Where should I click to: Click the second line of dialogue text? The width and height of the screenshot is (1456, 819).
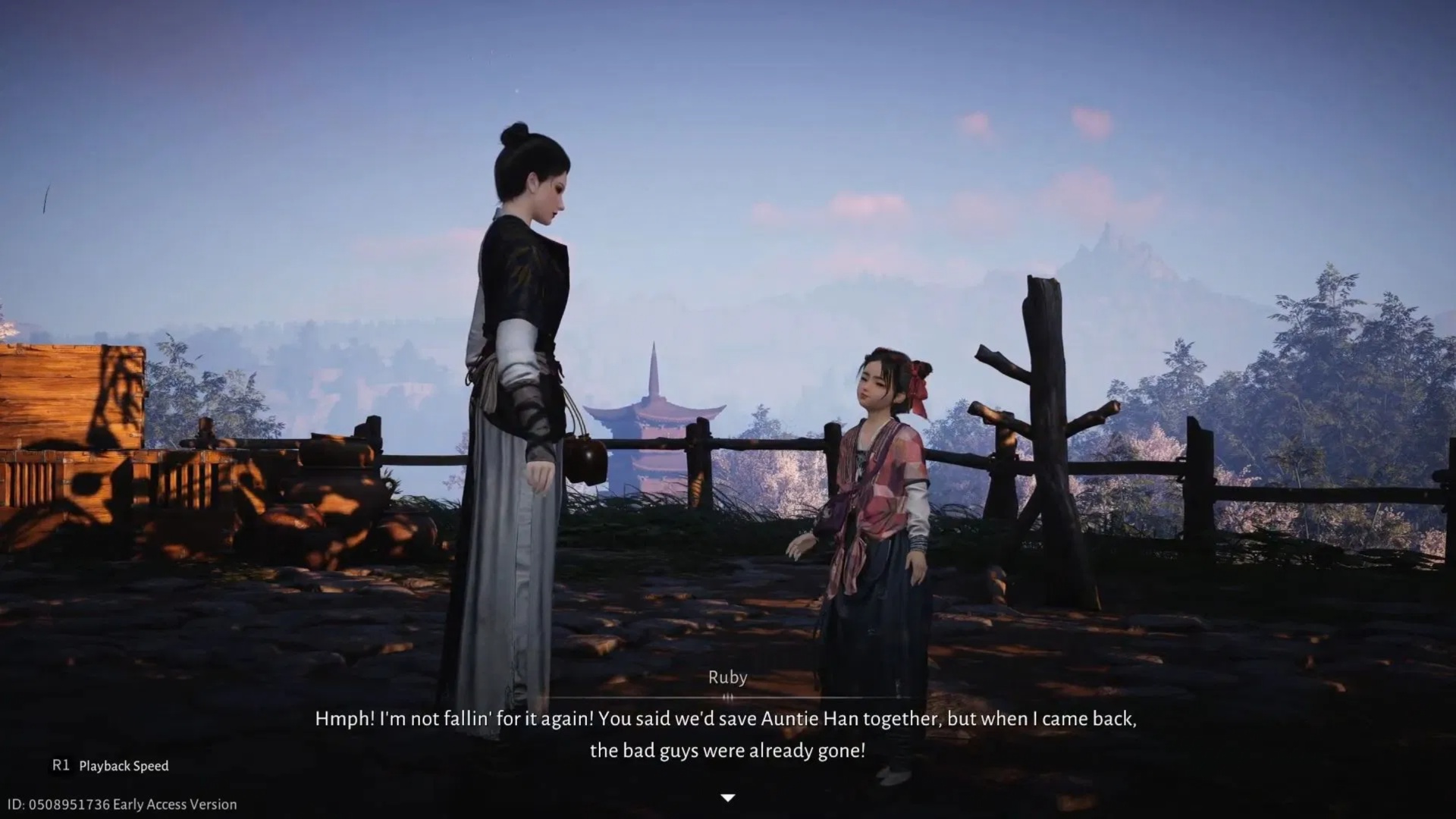[726, 751]
